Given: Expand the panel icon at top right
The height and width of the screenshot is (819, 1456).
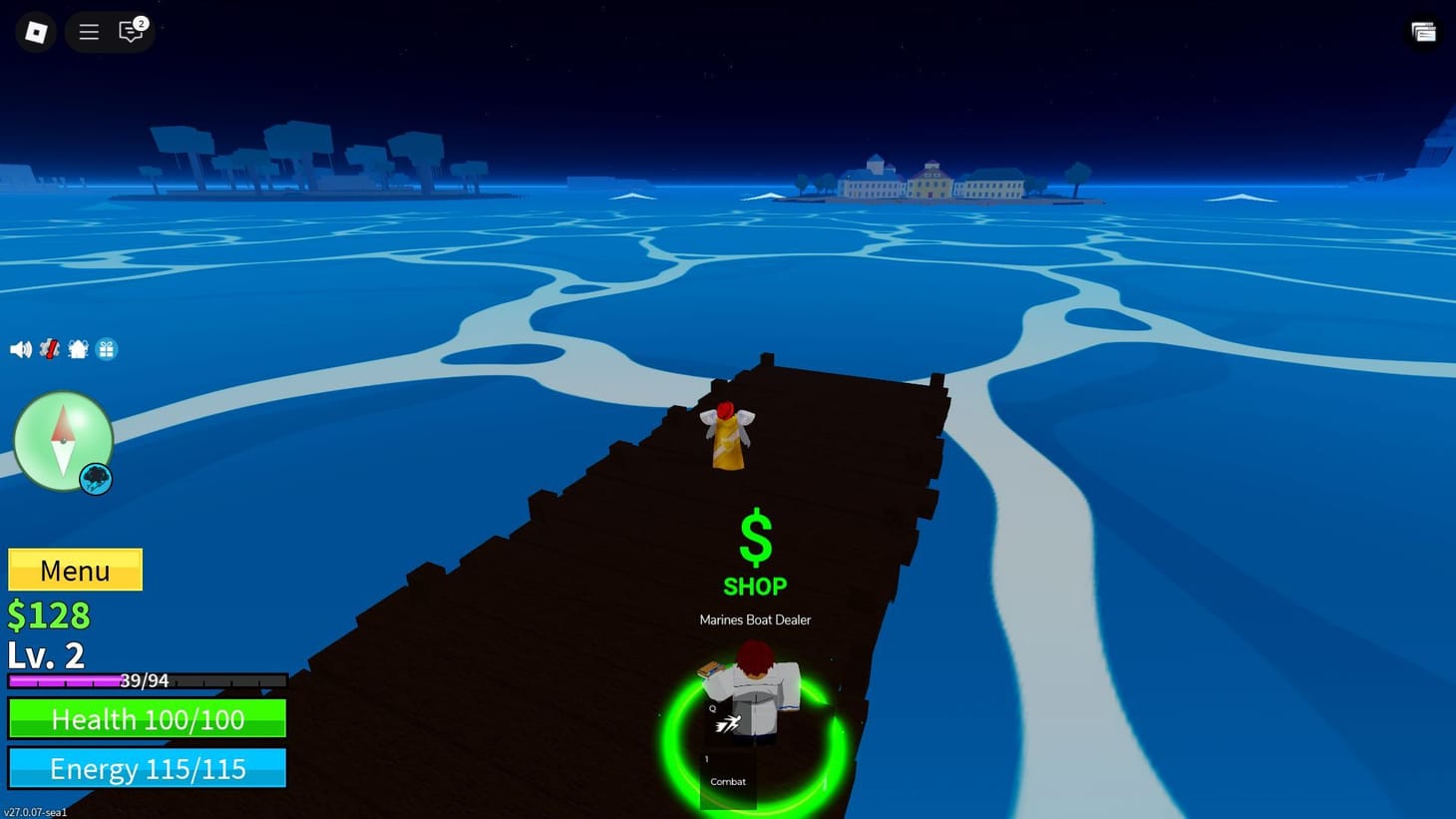Looking at the screenshot, I should pos(1423,31).
